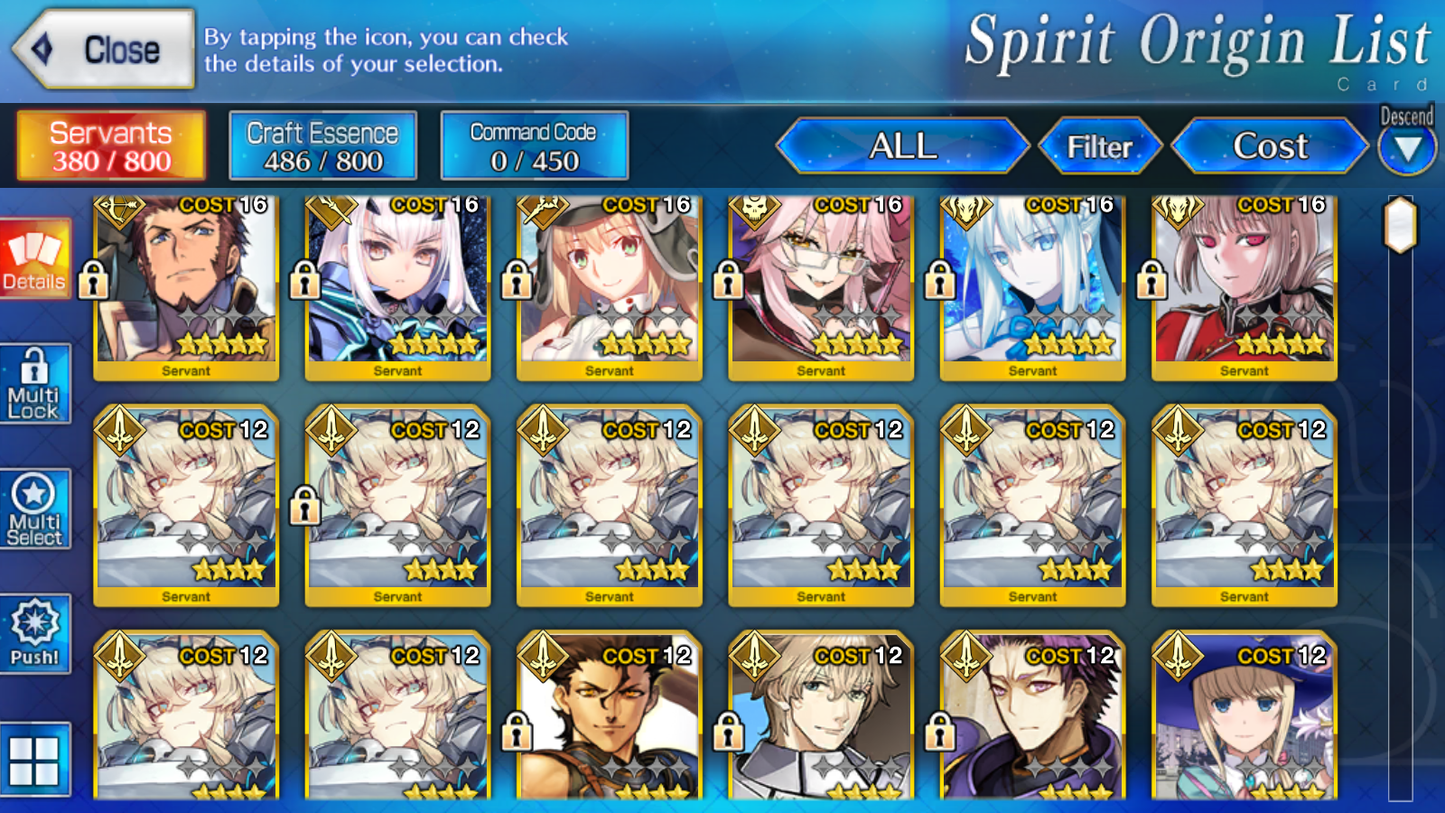The height and width of the screenshot is (813, 1445).
Task: Tap the Saber class icon on the first row-two card
Action: [x=120, y=432]
